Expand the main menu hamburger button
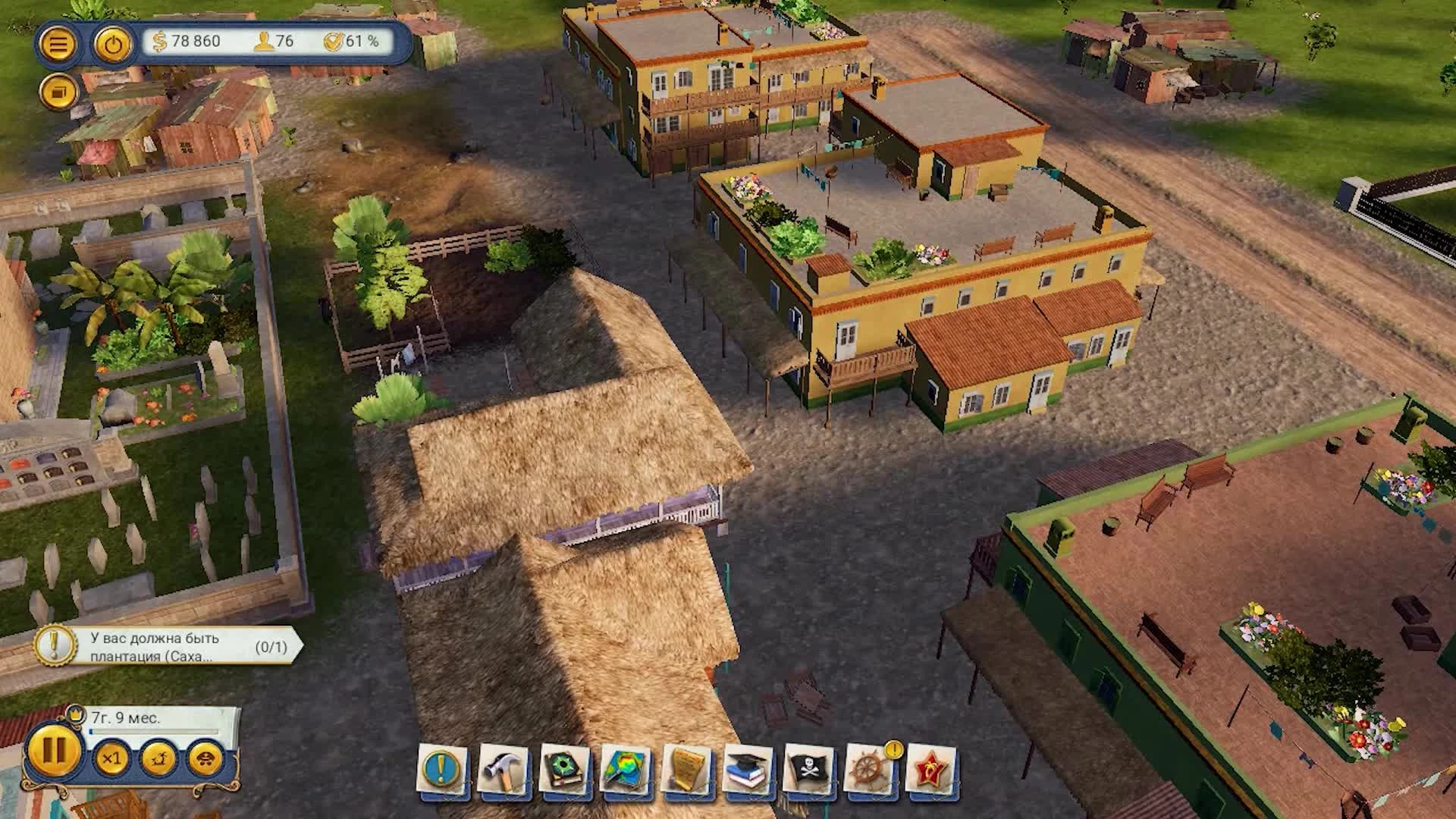The image size is (1456, 819). tap(59, 42)
